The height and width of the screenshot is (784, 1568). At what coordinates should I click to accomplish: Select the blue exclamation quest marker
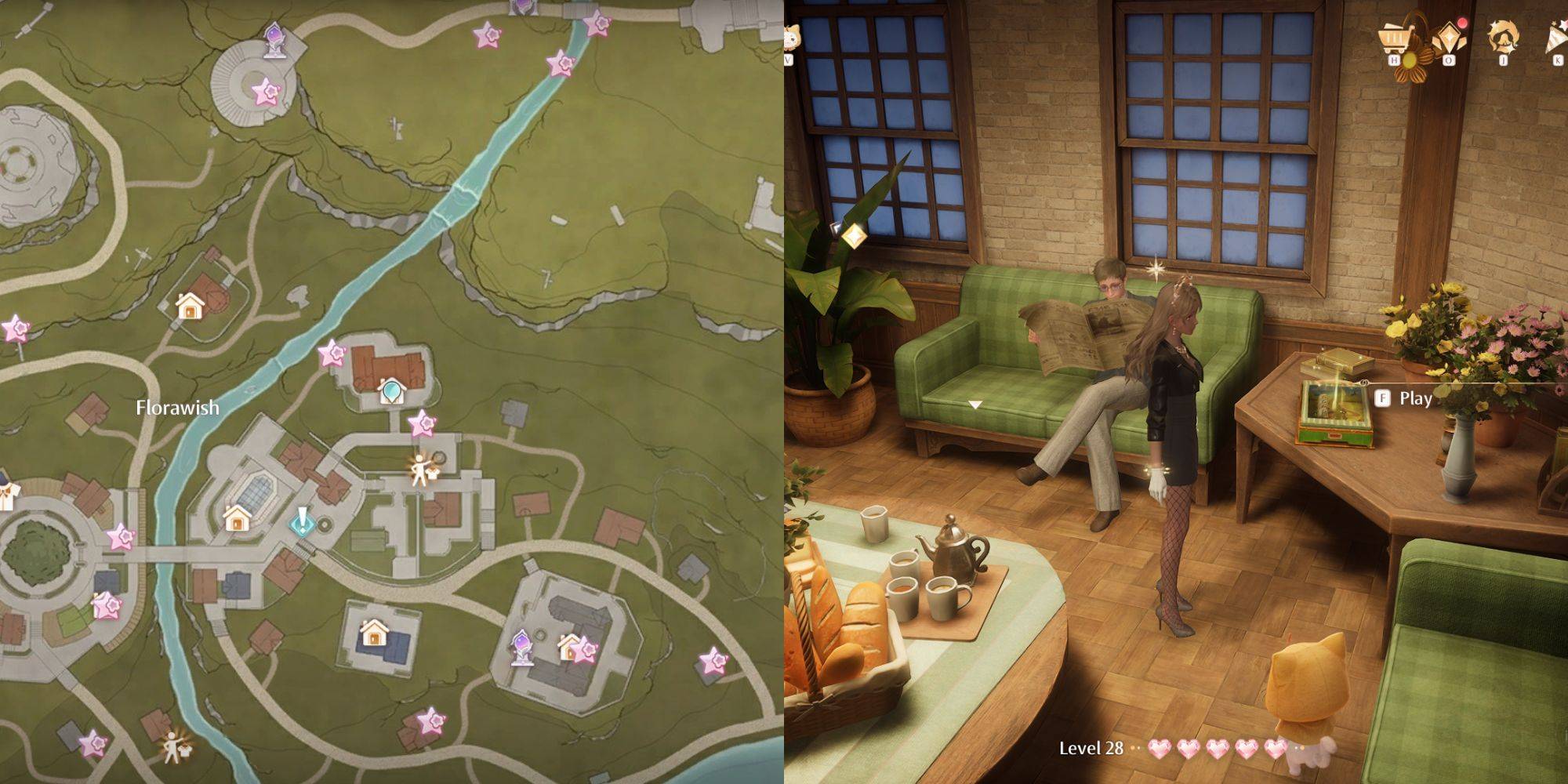pos(302,521)
